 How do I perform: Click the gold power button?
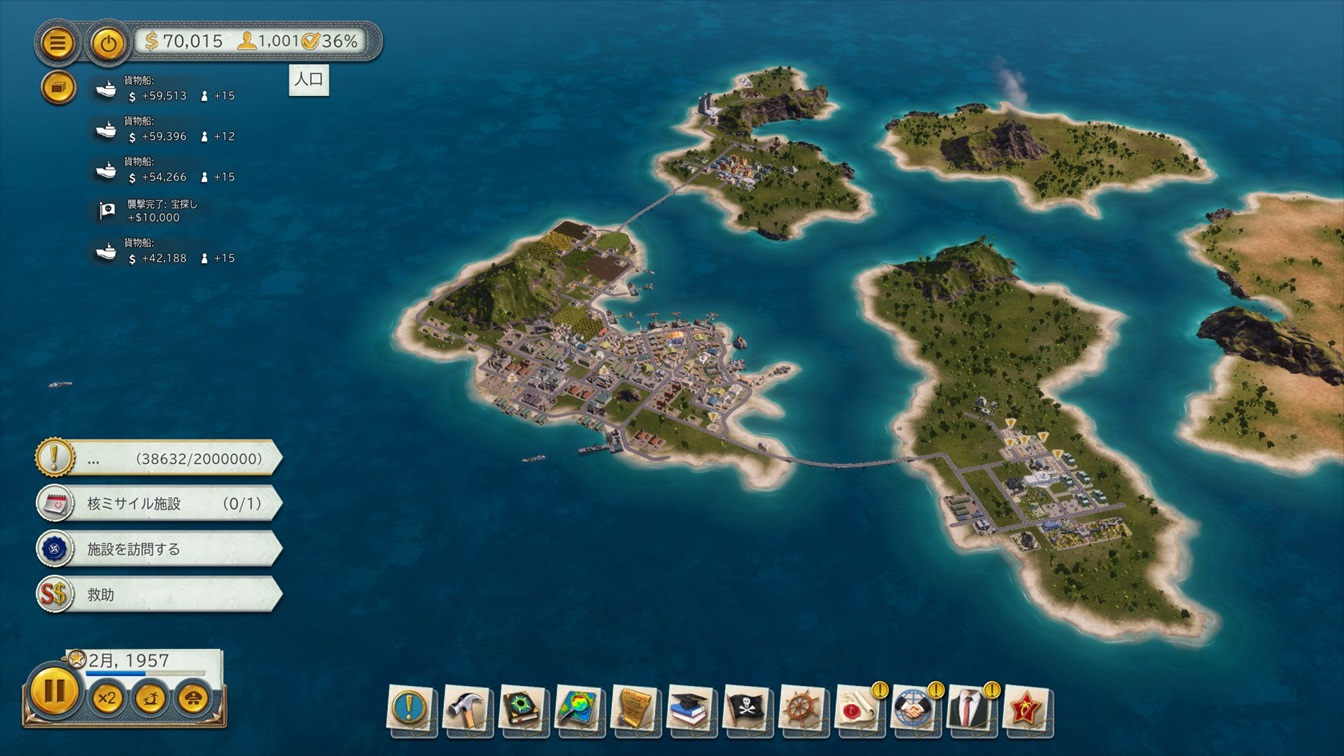click(108, 43)
